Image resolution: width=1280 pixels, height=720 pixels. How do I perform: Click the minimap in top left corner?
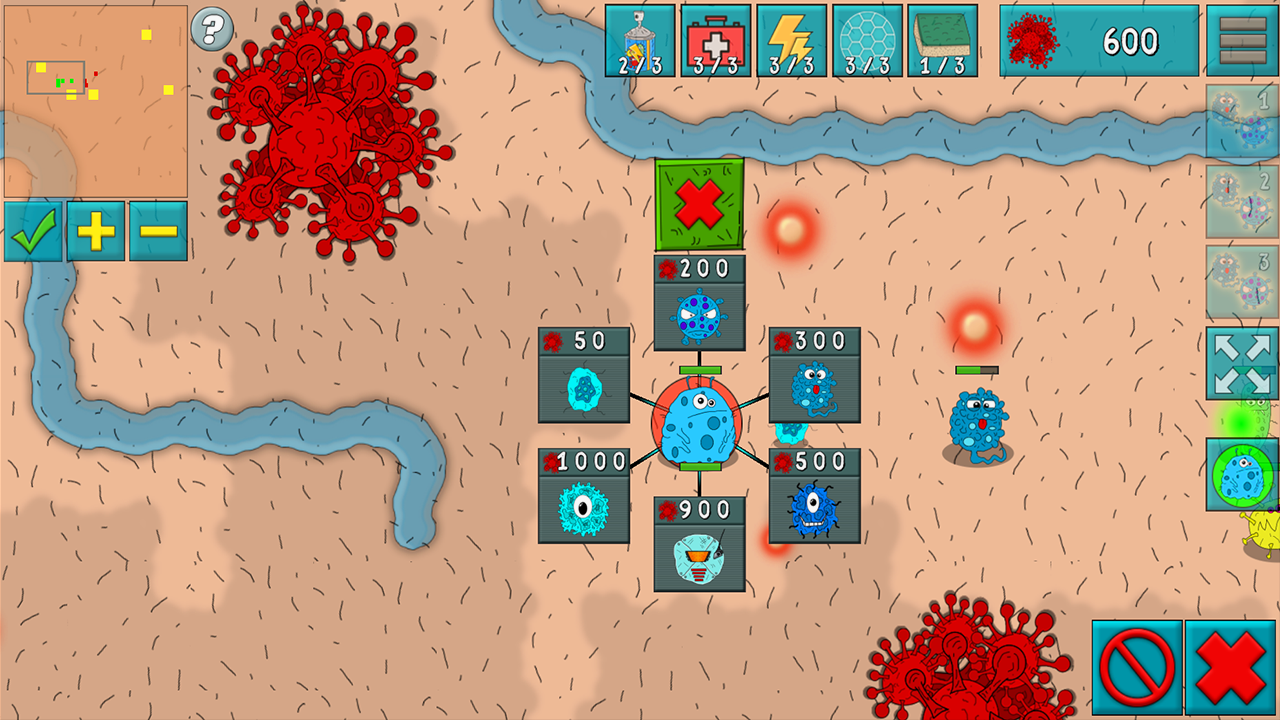[x=97, y=98]
